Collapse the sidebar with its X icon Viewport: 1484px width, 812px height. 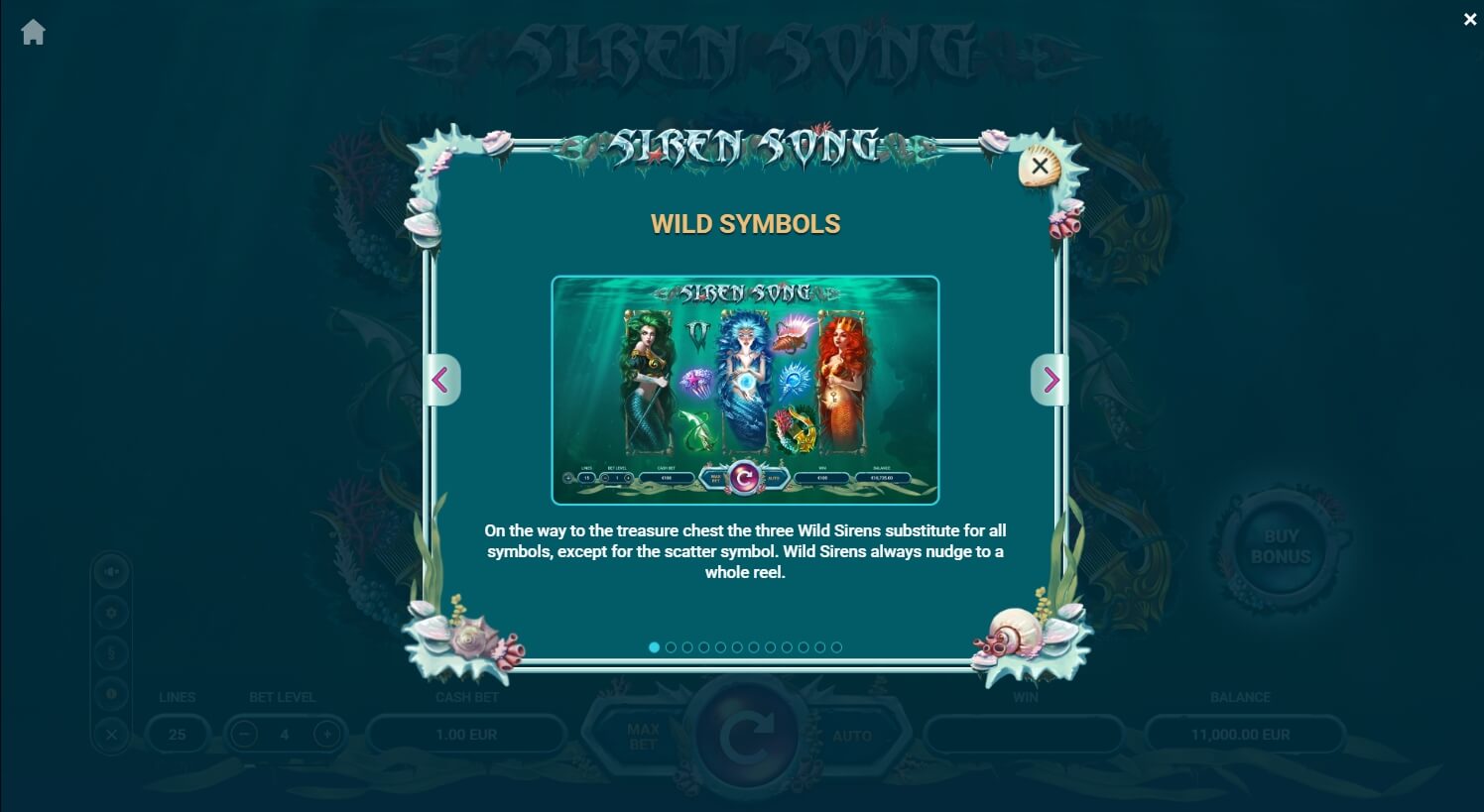(111, 733)
